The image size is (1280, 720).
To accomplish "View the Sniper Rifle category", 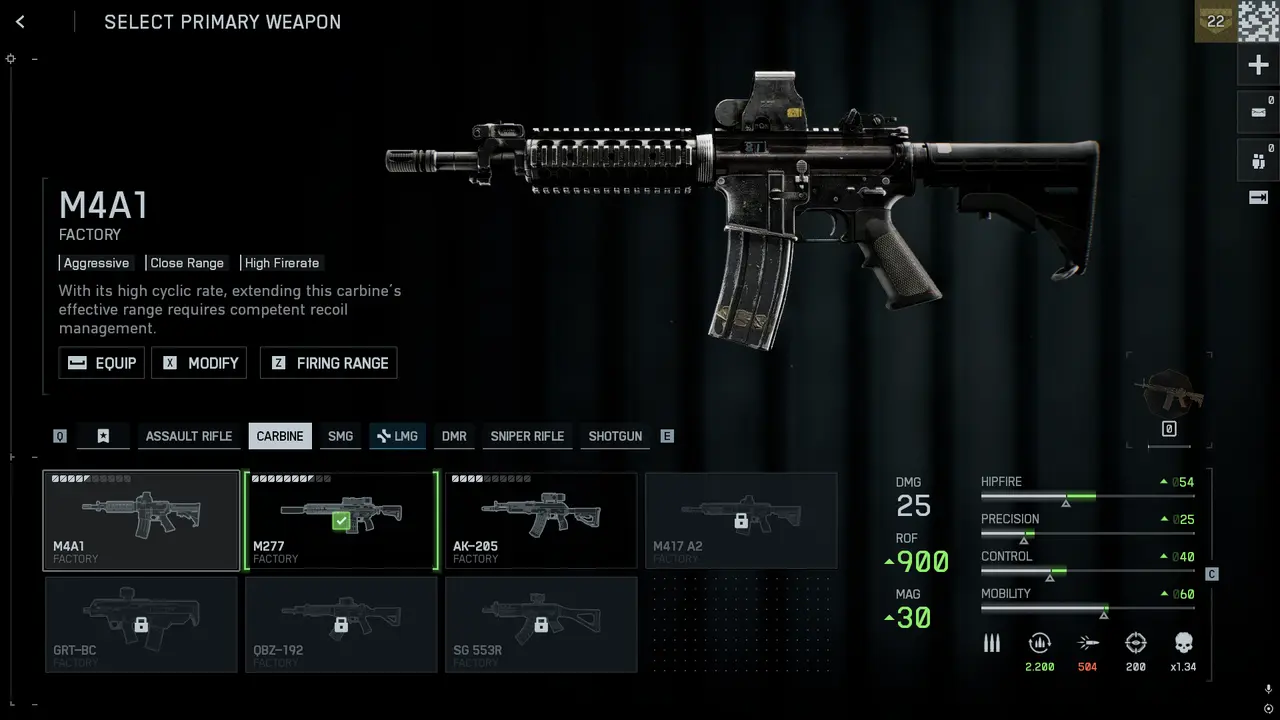I will coord(527,436).
